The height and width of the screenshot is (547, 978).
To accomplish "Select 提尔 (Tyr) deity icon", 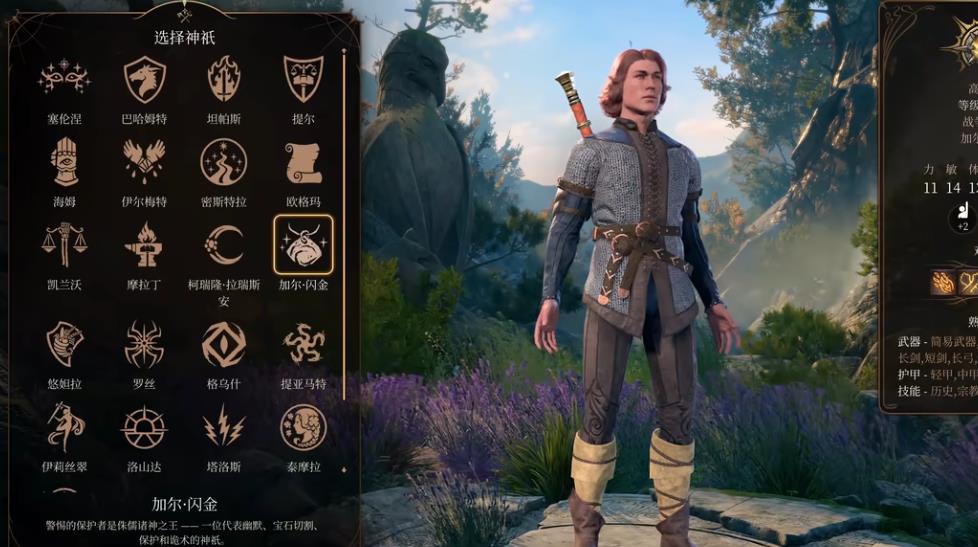I will [x=303, y=78].
